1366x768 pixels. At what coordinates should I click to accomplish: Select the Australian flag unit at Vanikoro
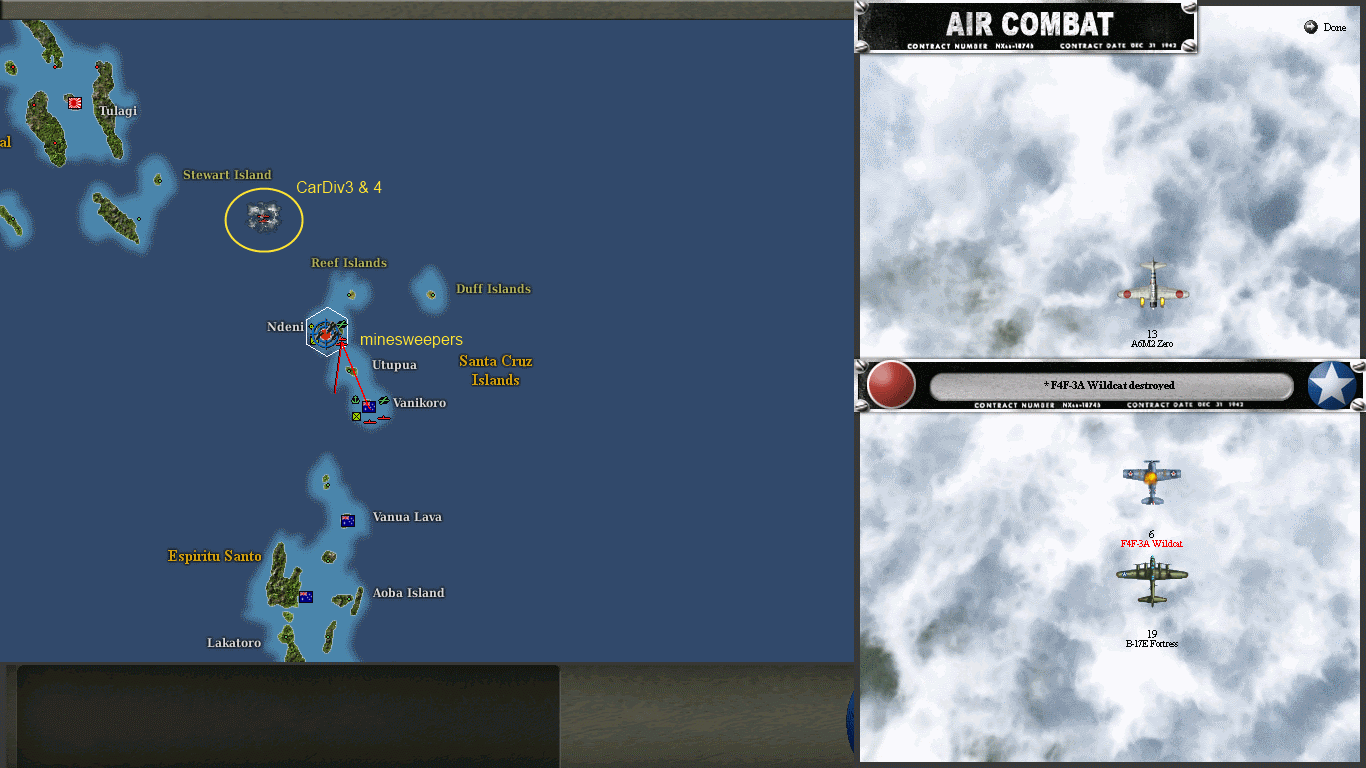[x=369, y=407]
